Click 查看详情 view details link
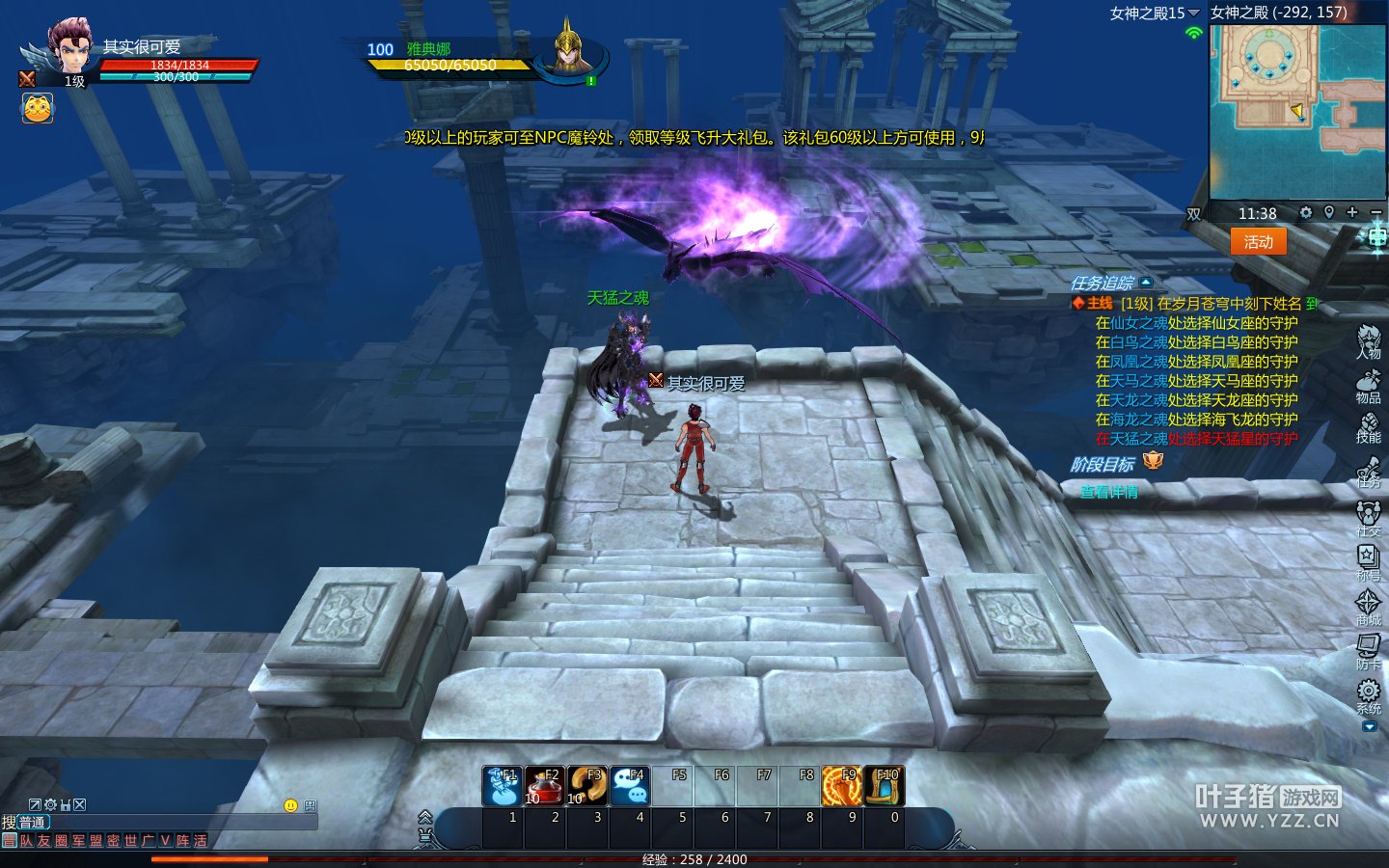The height and width of the screenshot is (868, 1389). 1109,492
